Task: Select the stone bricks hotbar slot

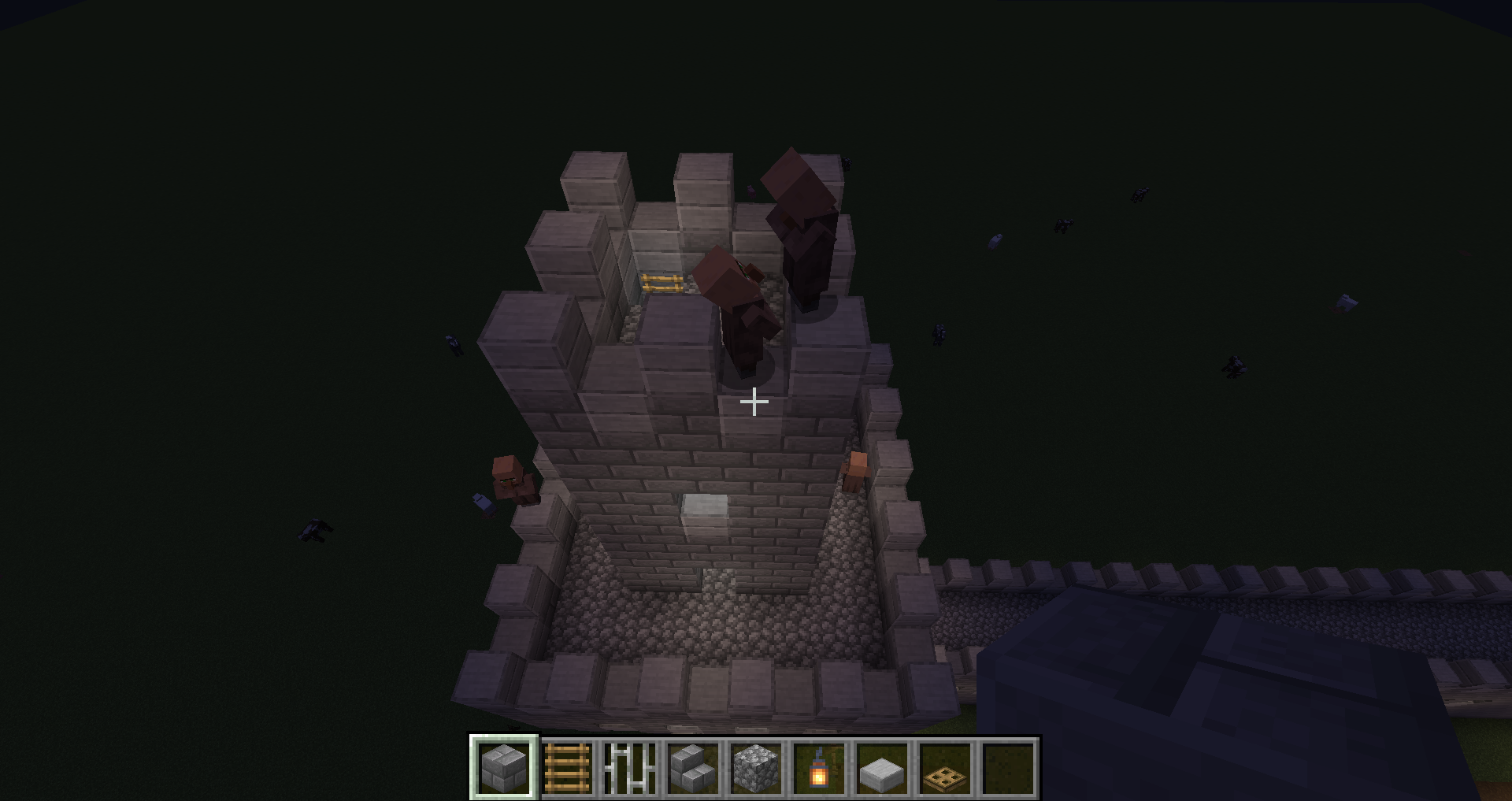Action: 504,768
